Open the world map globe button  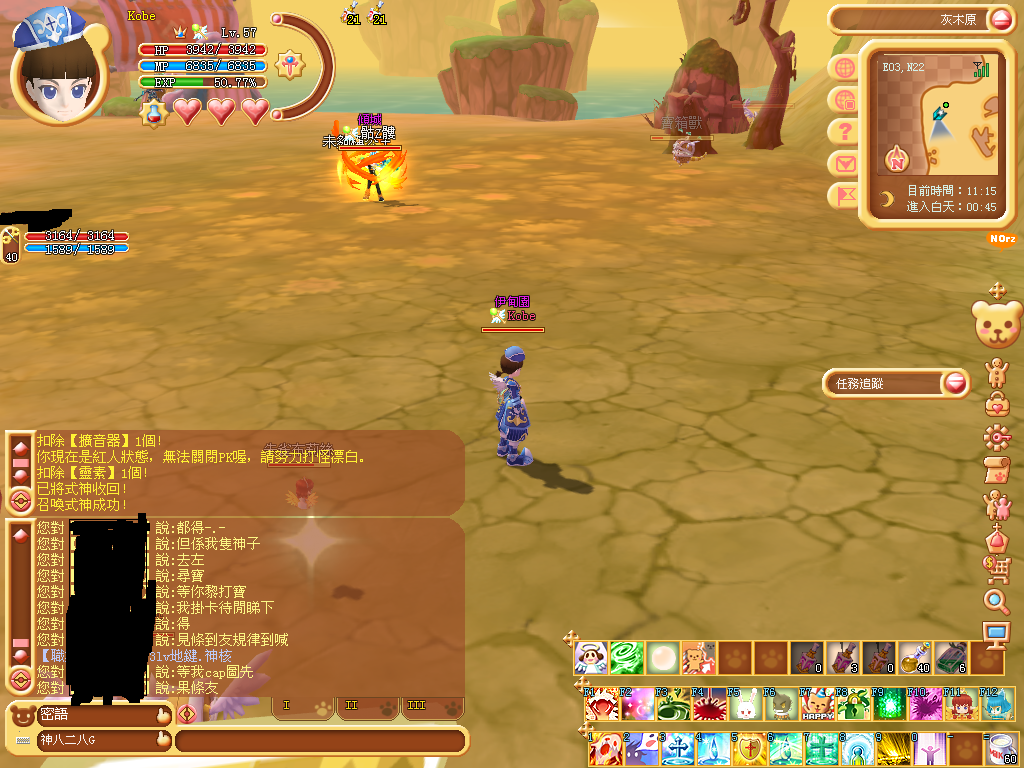tap(844, 68)
